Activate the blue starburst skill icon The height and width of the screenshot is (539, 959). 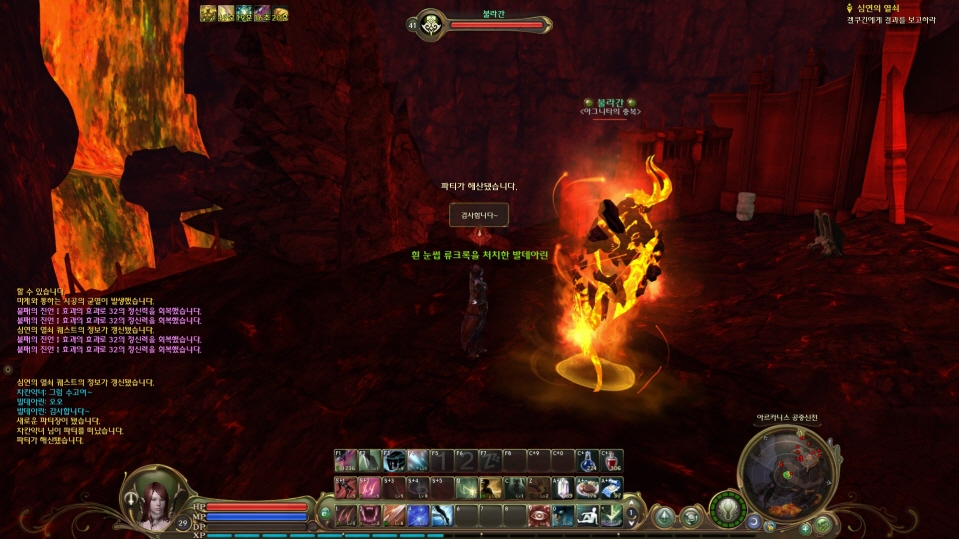417,514
